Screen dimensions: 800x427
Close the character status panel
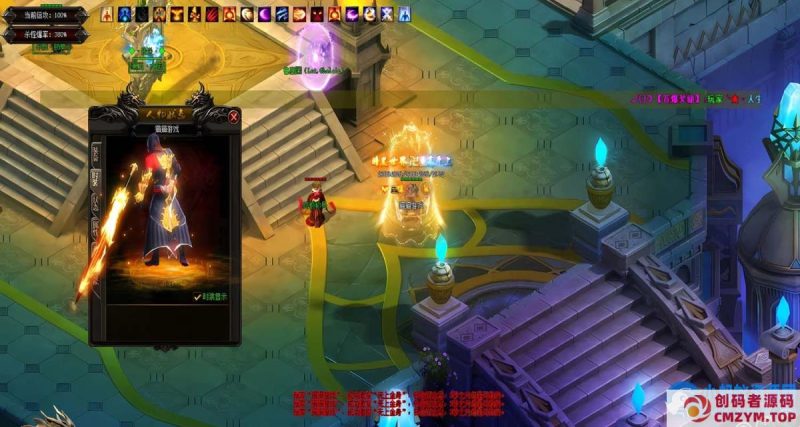[x=234, y=117]
